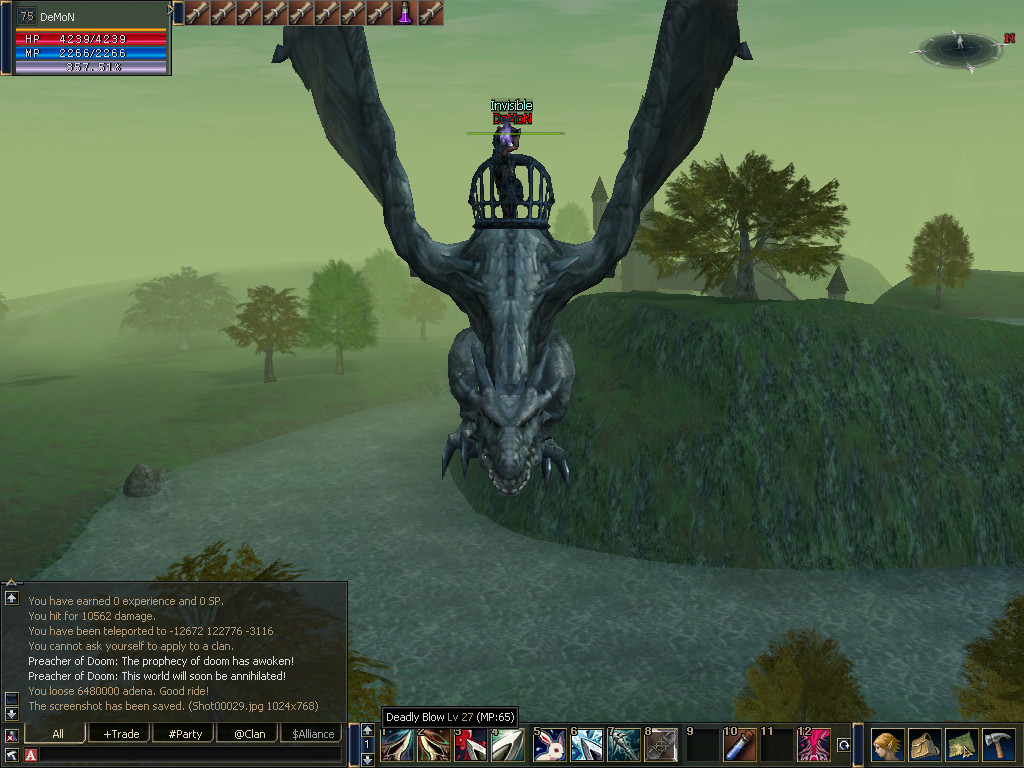Select the purple potion buff icon
Viewport: 1024px width, 768px height.
click(x=405, y=13)
